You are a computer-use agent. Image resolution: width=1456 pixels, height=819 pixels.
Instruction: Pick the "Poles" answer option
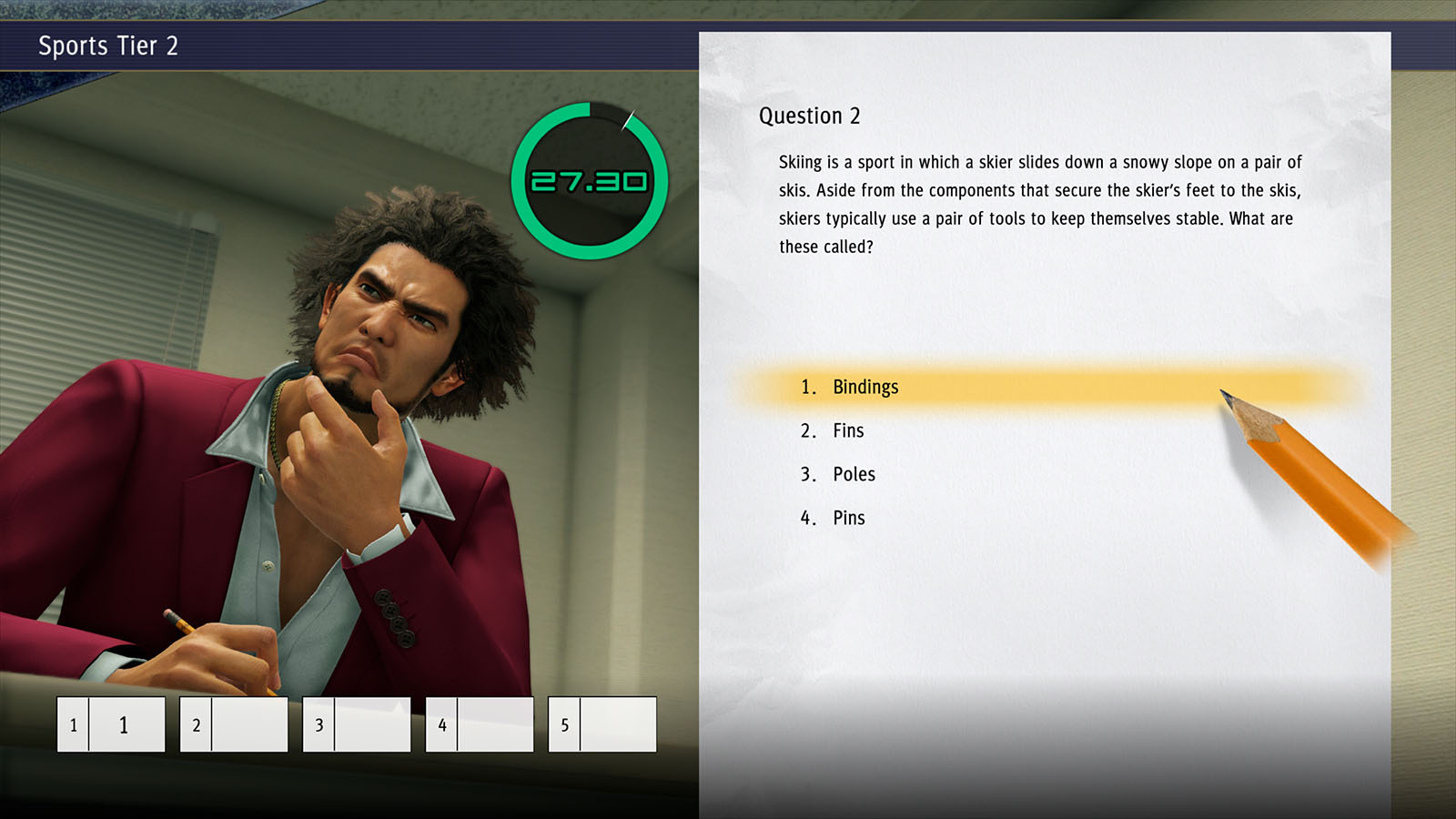[854, 474]
